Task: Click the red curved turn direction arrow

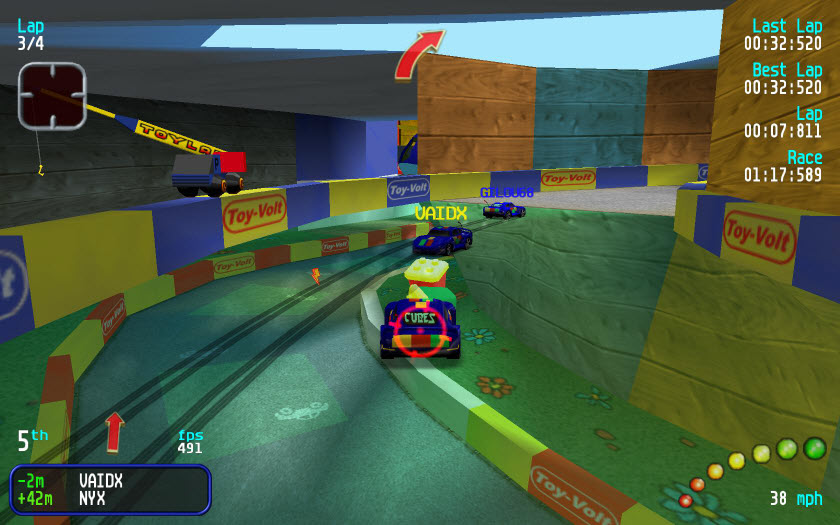Action: tap(418, 53)
